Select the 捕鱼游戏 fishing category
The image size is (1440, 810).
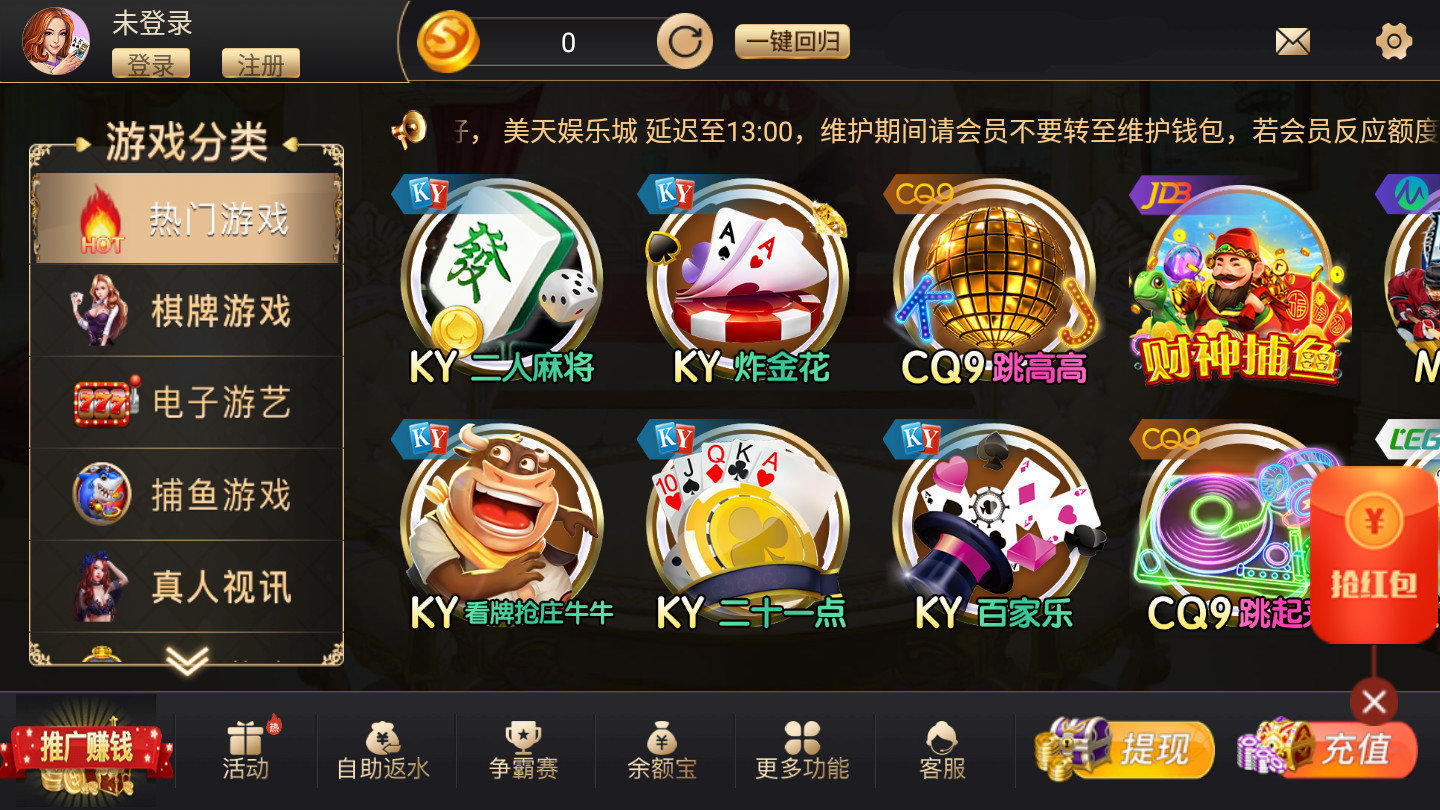click(x=185, y=493)
